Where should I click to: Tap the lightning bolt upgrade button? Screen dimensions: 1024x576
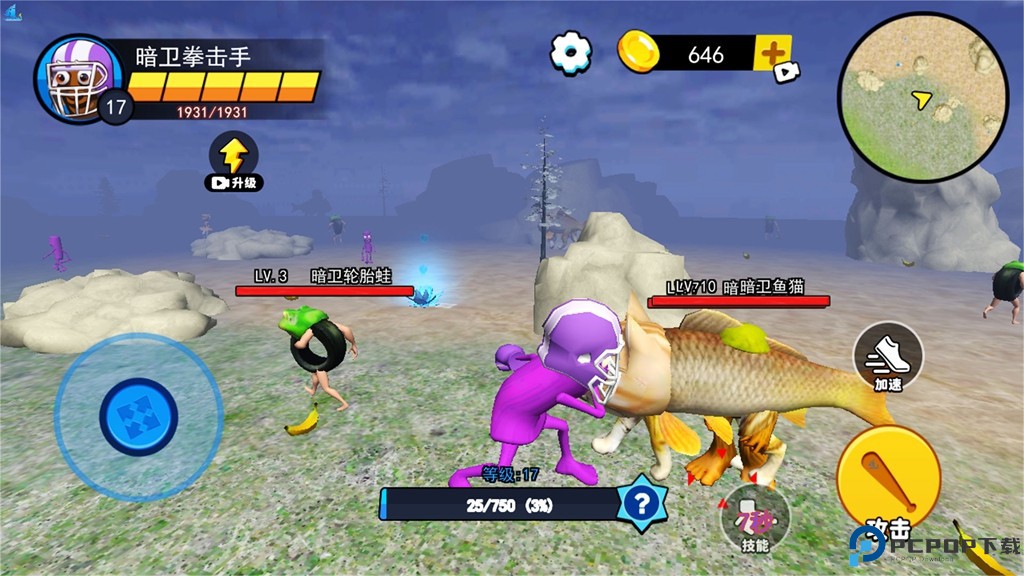coord(233,158)
